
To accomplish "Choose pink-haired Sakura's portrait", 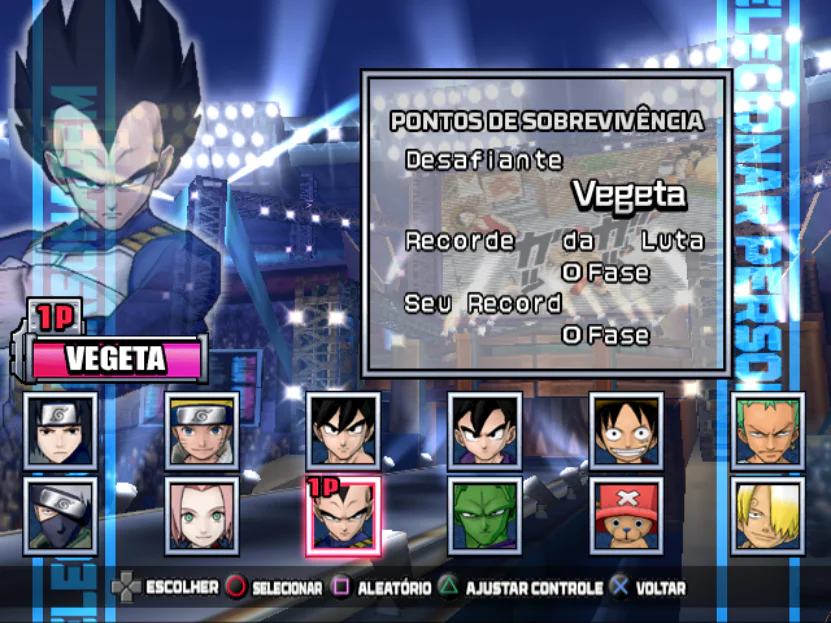I will coord(201,516).
